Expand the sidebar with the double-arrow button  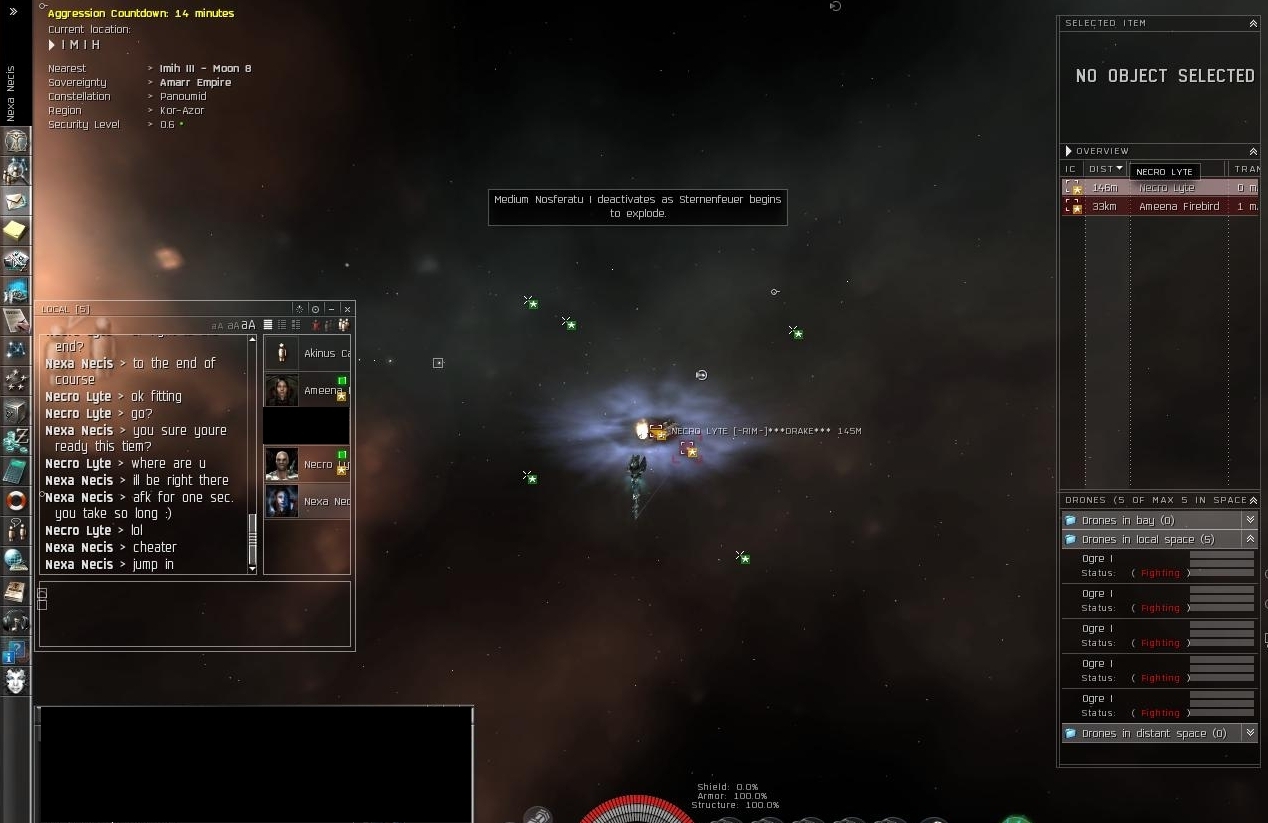13,11
